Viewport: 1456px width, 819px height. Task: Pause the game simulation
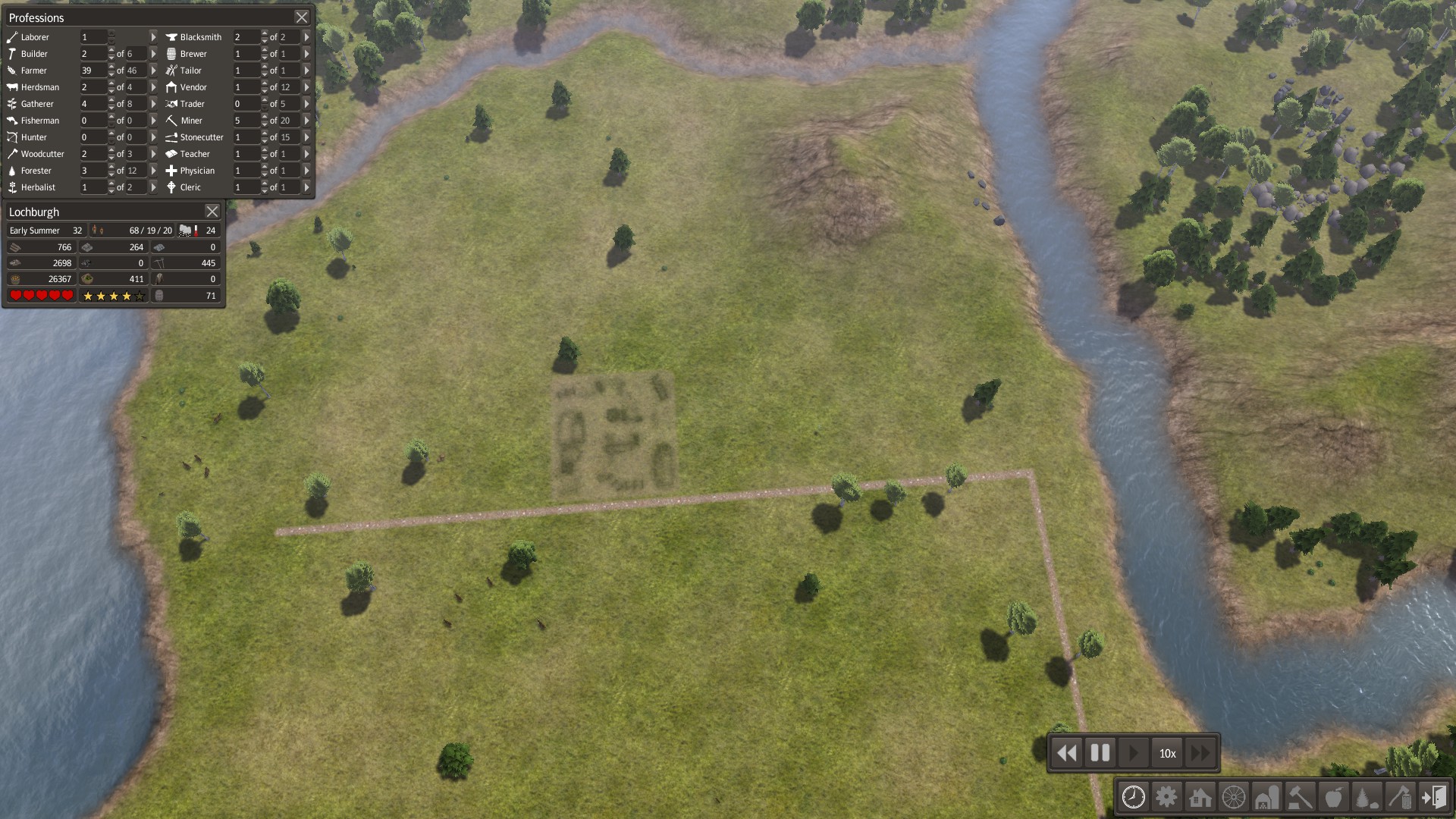click(1100, 753)
